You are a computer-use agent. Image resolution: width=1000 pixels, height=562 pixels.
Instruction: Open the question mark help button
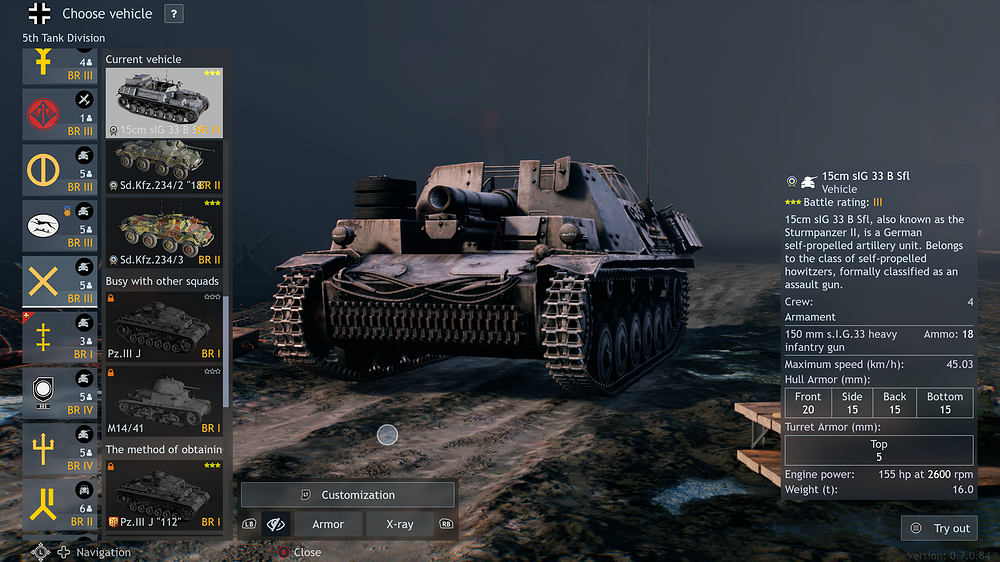(x=174, y=14)
